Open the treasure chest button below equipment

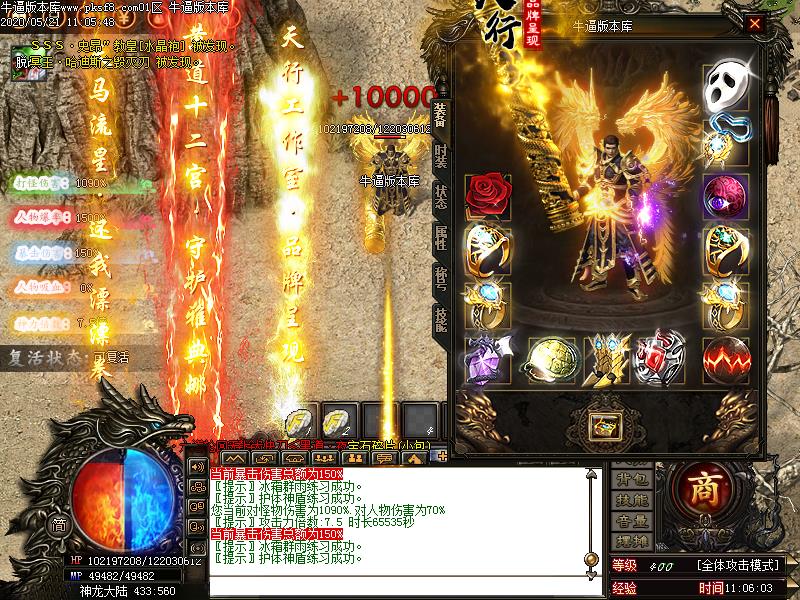click(604, 426)
